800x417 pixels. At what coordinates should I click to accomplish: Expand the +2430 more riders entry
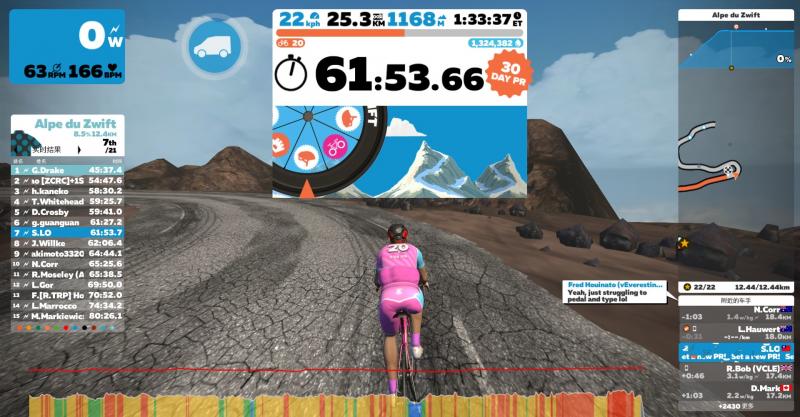tap(735, 408)
